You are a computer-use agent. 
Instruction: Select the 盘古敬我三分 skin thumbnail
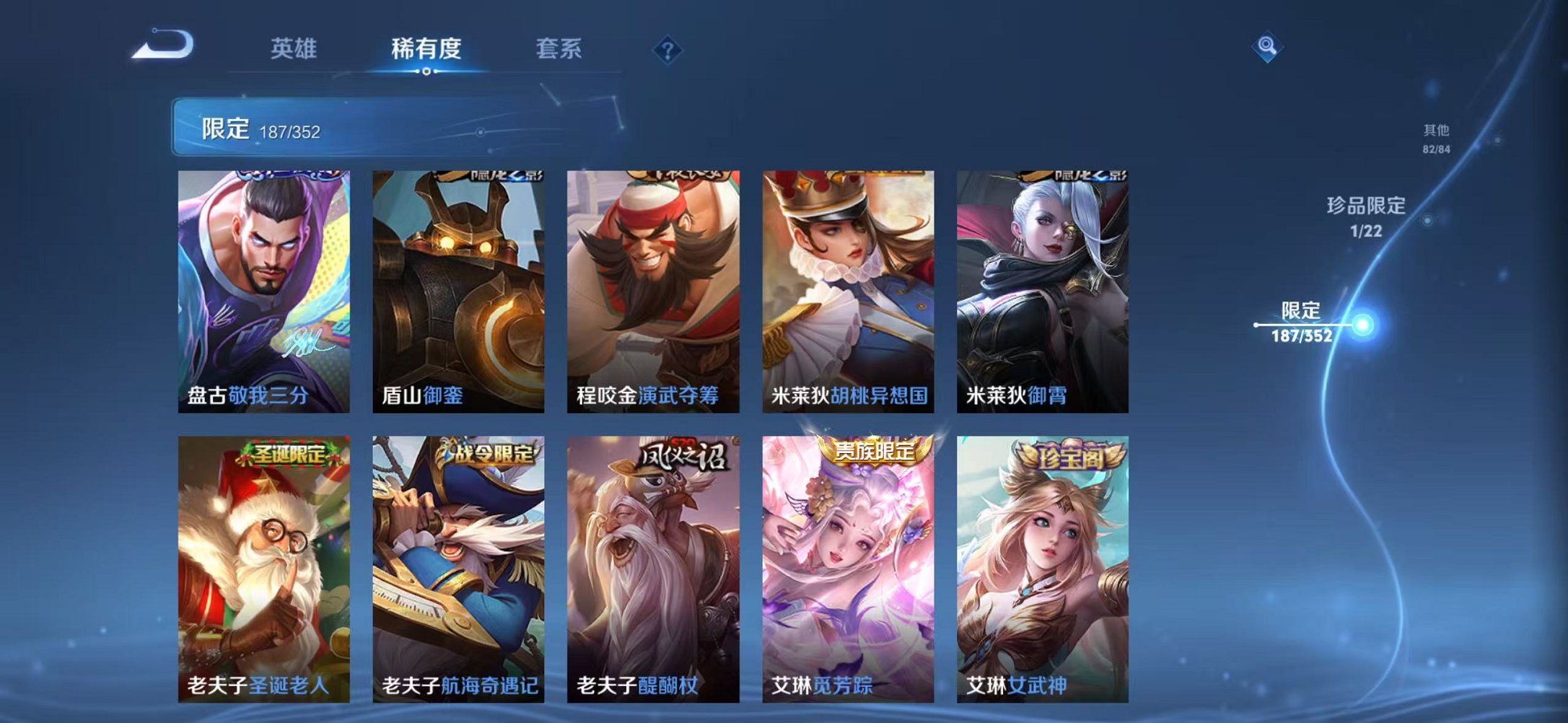pos(263,289)
